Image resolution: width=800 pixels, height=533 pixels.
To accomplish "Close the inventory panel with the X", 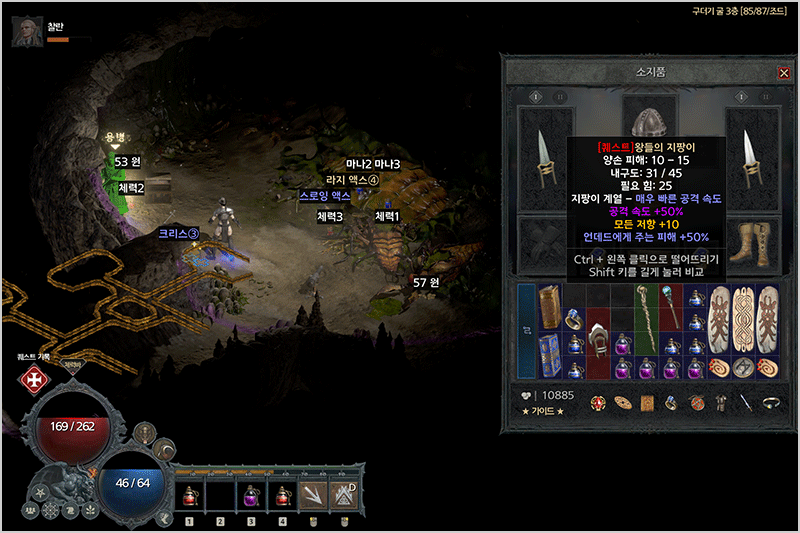I will pos(783,73).
